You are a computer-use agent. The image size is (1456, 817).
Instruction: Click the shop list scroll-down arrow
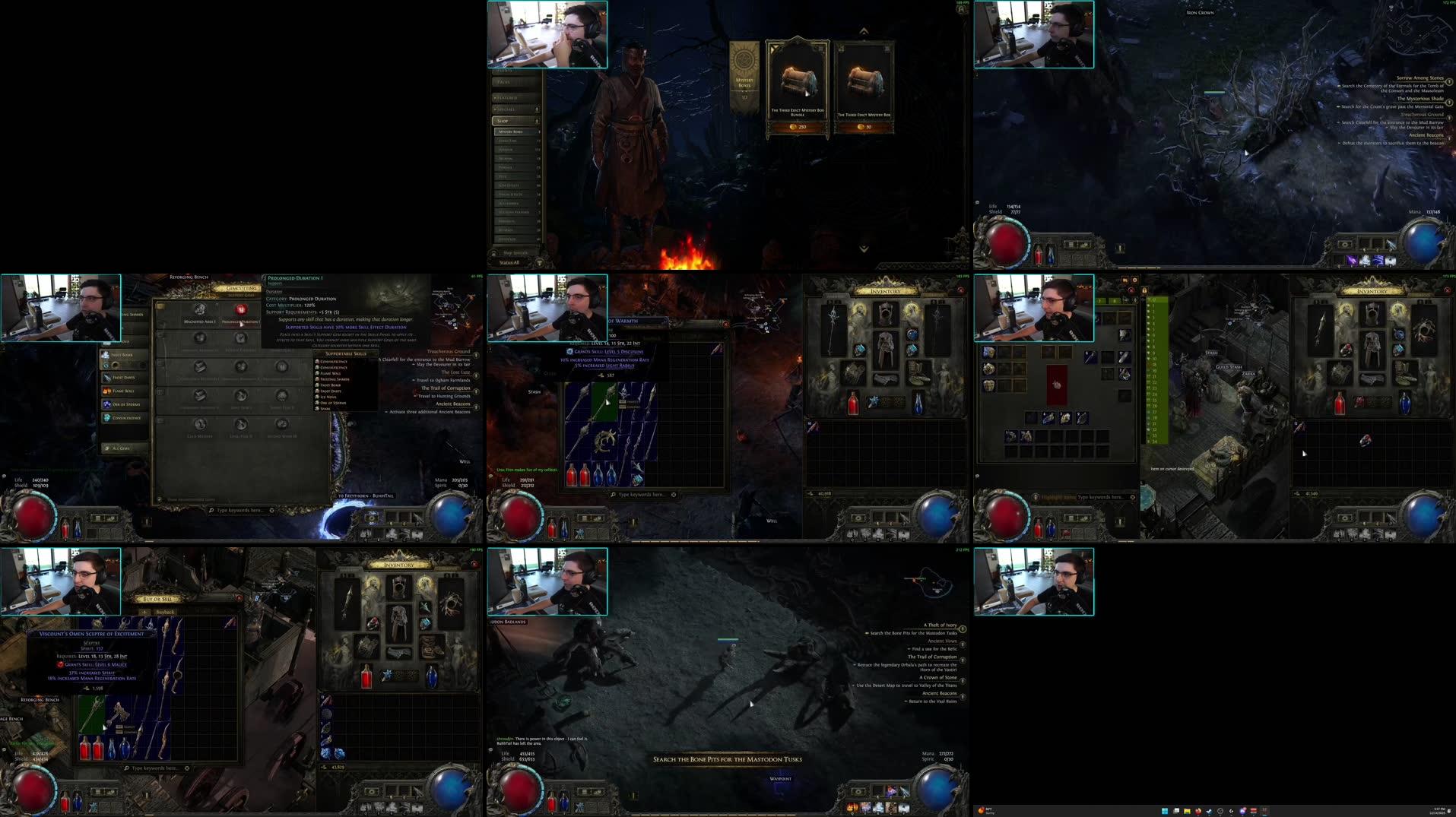point(862,248)
